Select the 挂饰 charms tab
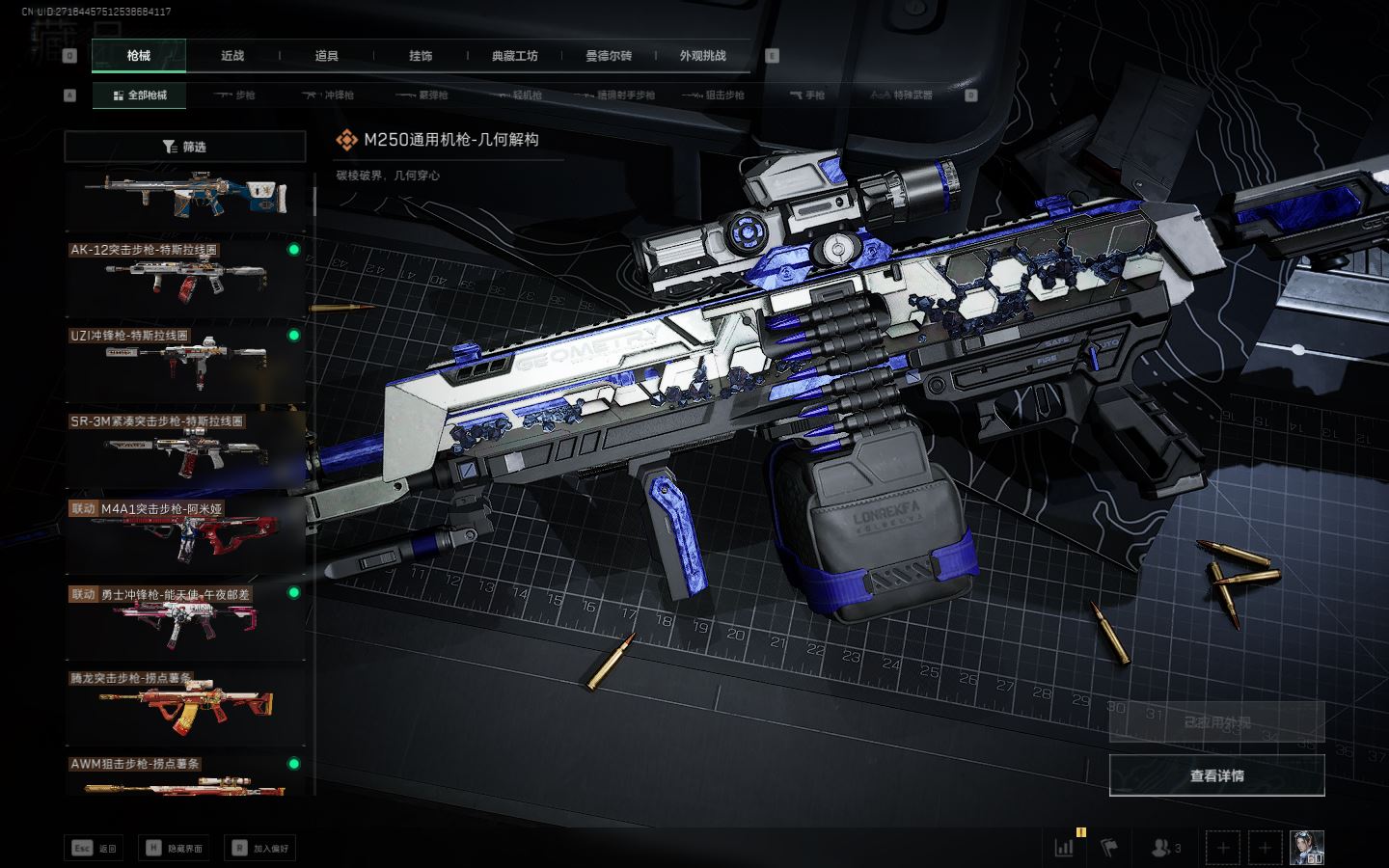 click(421, 56)
